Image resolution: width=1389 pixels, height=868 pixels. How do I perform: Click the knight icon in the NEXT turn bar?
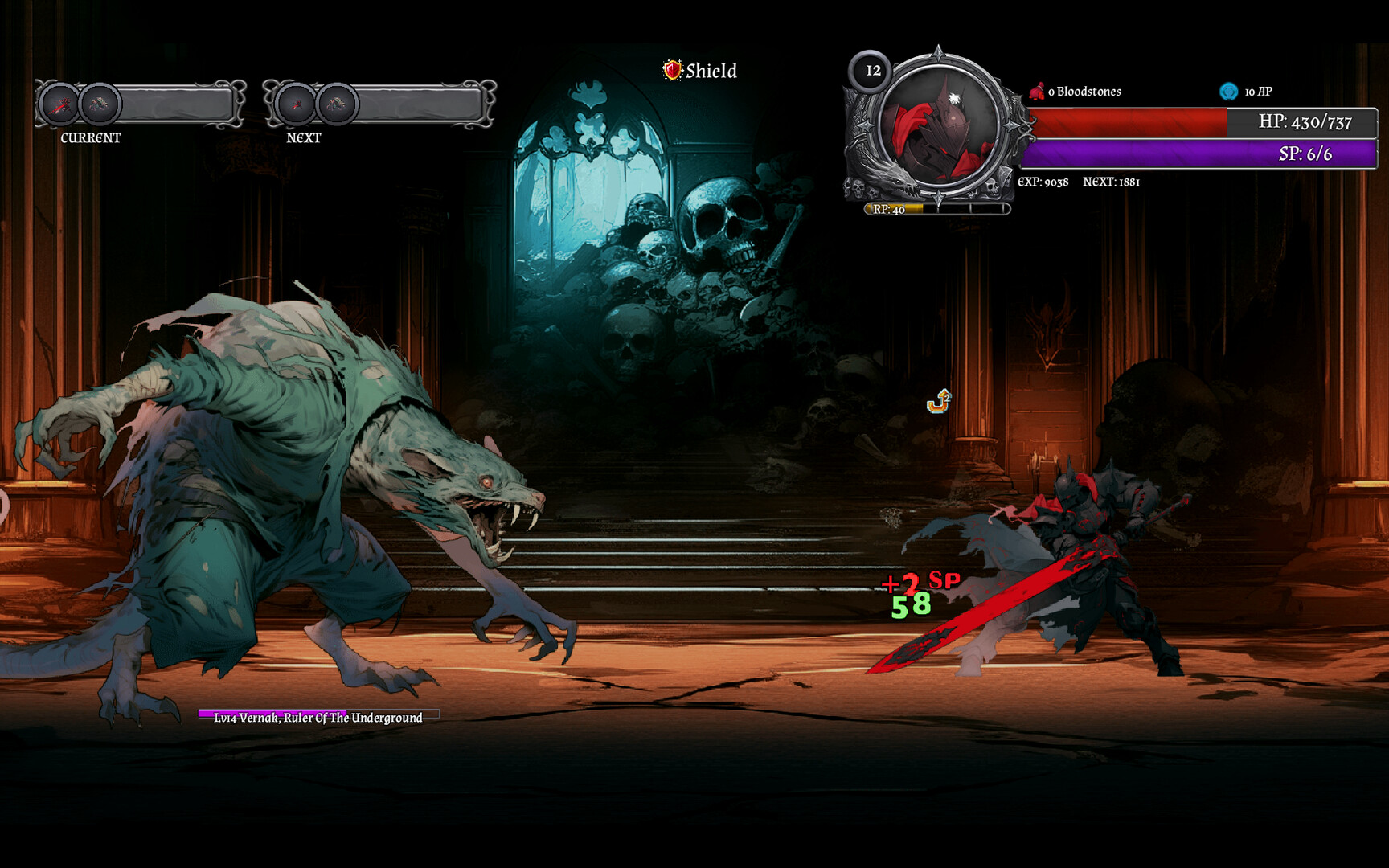point(297,104)
